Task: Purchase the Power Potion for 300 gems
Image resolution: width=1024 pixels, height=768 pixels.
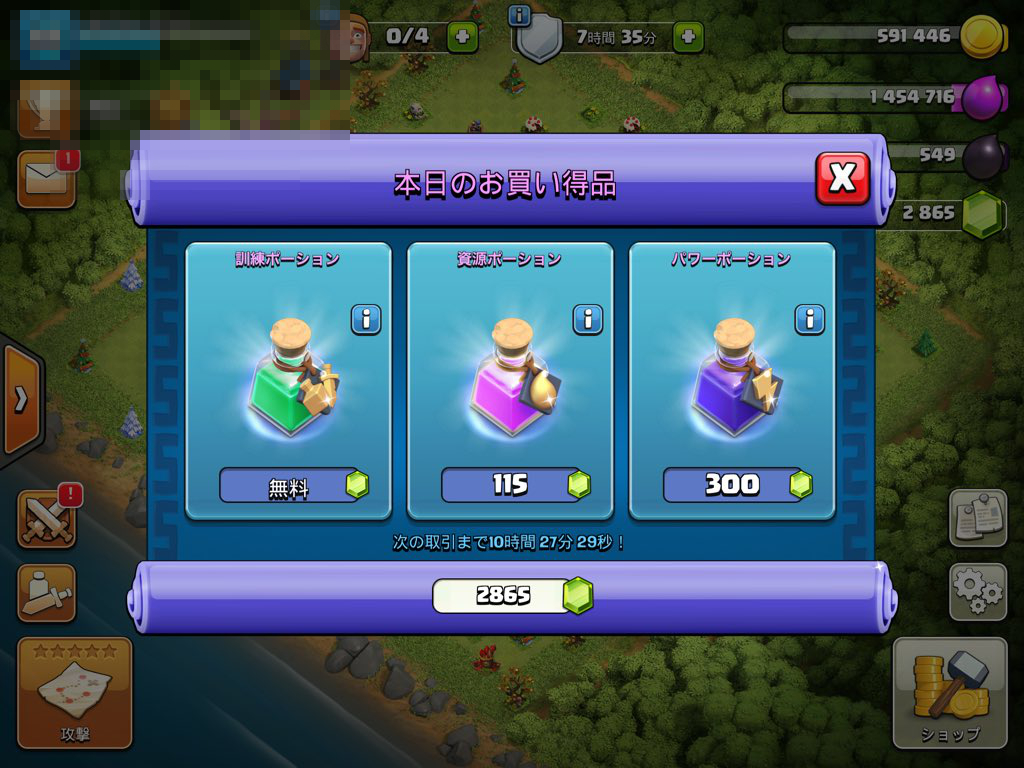Action: tap(733, 486)
